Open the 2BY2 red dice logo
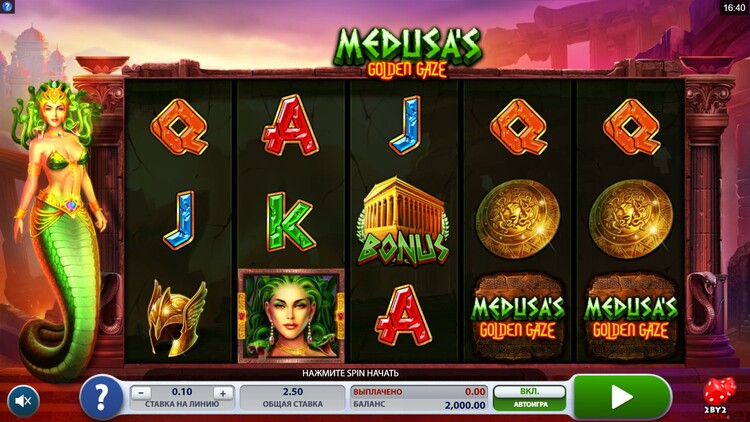 click(718, 395)
